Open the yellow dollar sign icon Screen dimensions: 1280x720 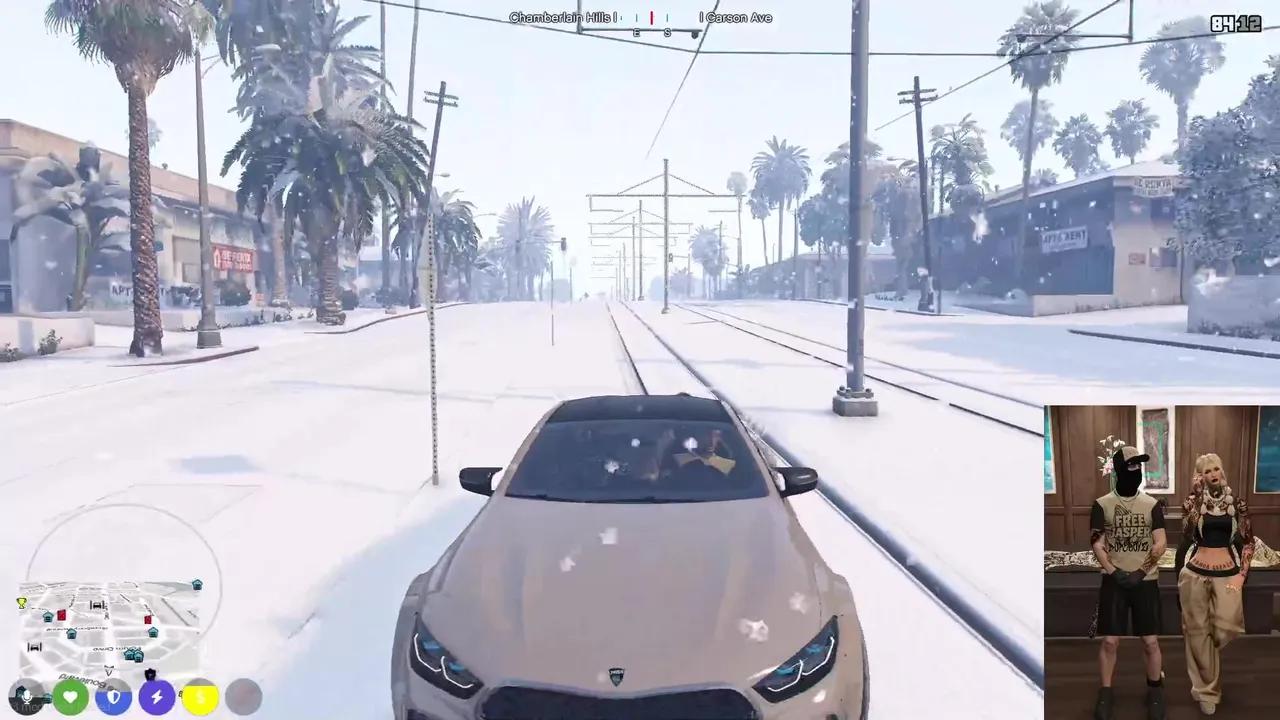tap(200, 696)
